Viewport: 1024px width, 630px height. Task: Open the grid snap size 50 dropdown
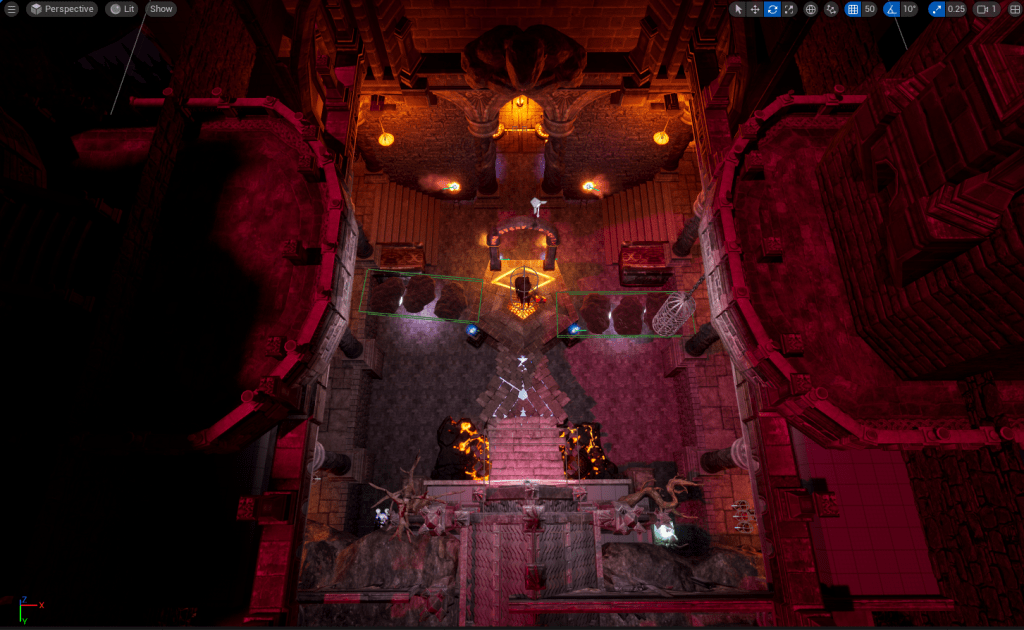click(870, 9)
